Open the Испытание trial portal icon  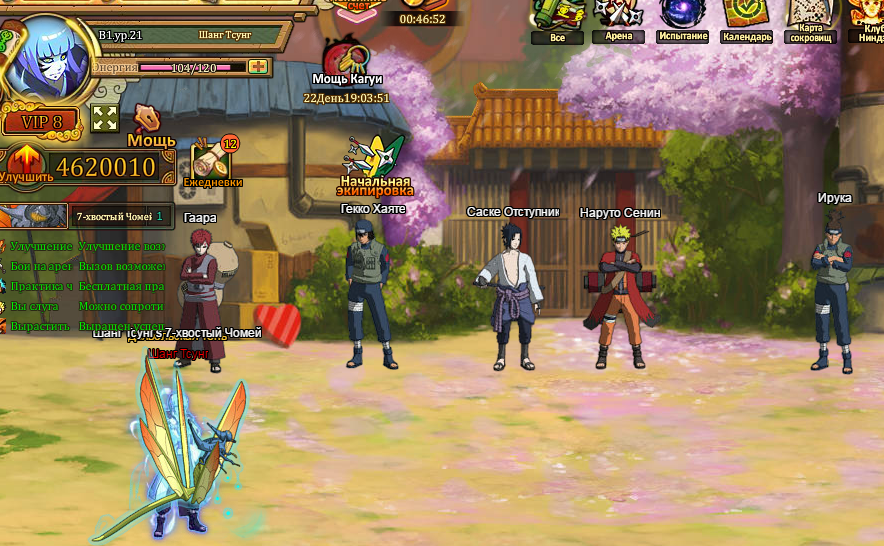point(683,17)
